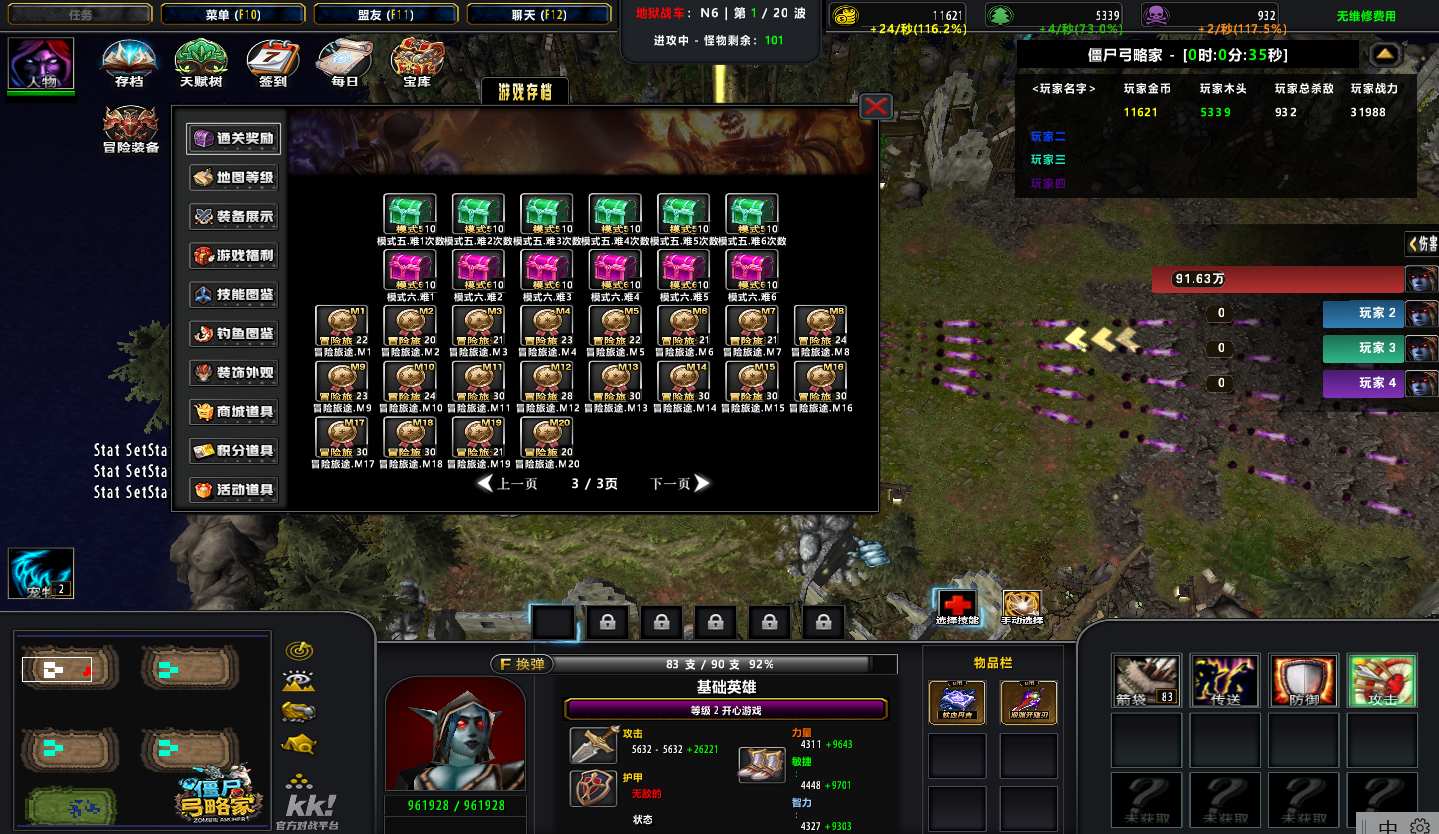Open the 盟友 (F11) allies menu
This screenshot has height=834, width=1439.
(385, 14)
